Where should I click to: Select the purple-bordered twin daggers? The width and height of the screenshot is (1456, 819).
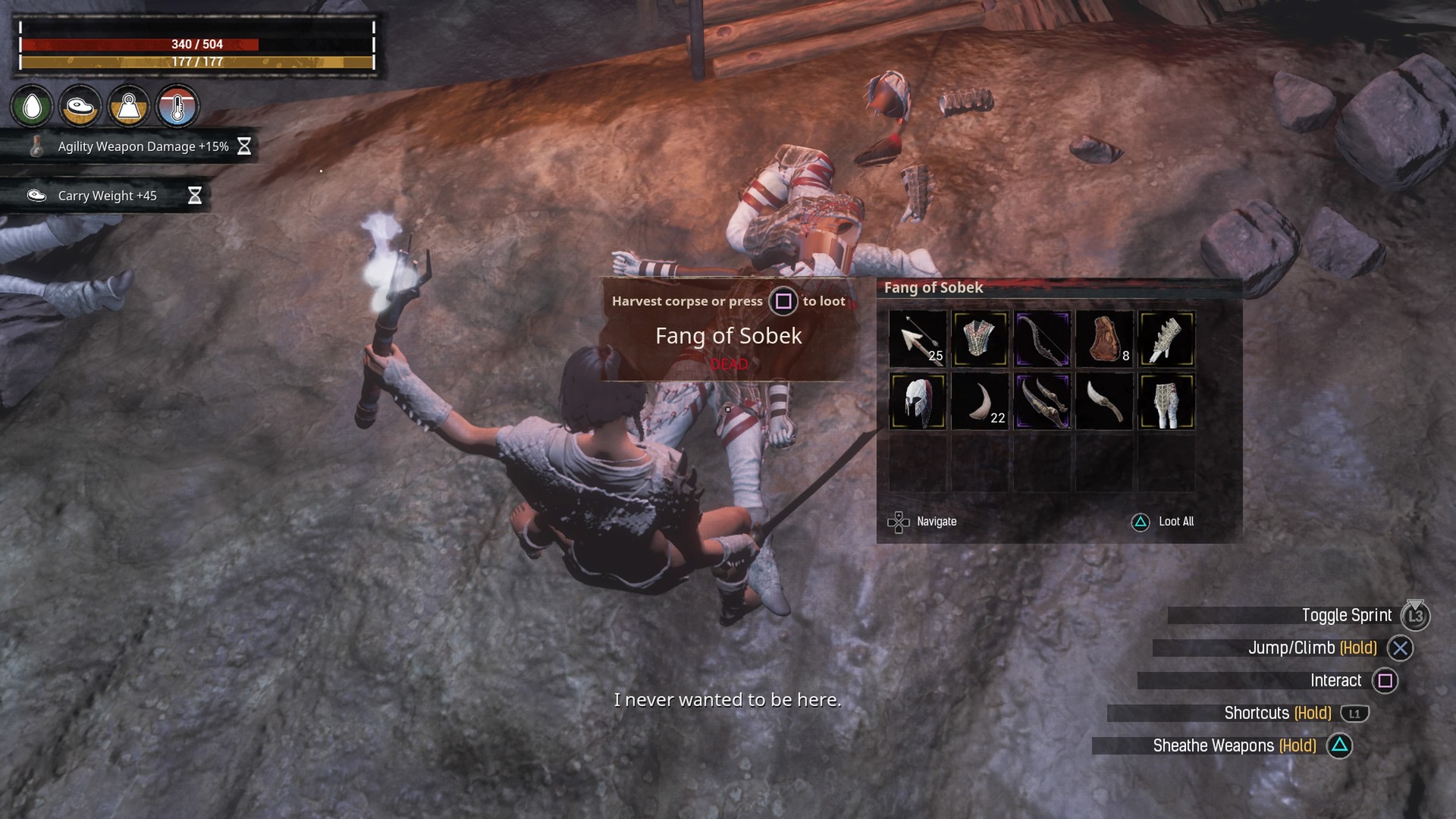[x=1042, y=401]
